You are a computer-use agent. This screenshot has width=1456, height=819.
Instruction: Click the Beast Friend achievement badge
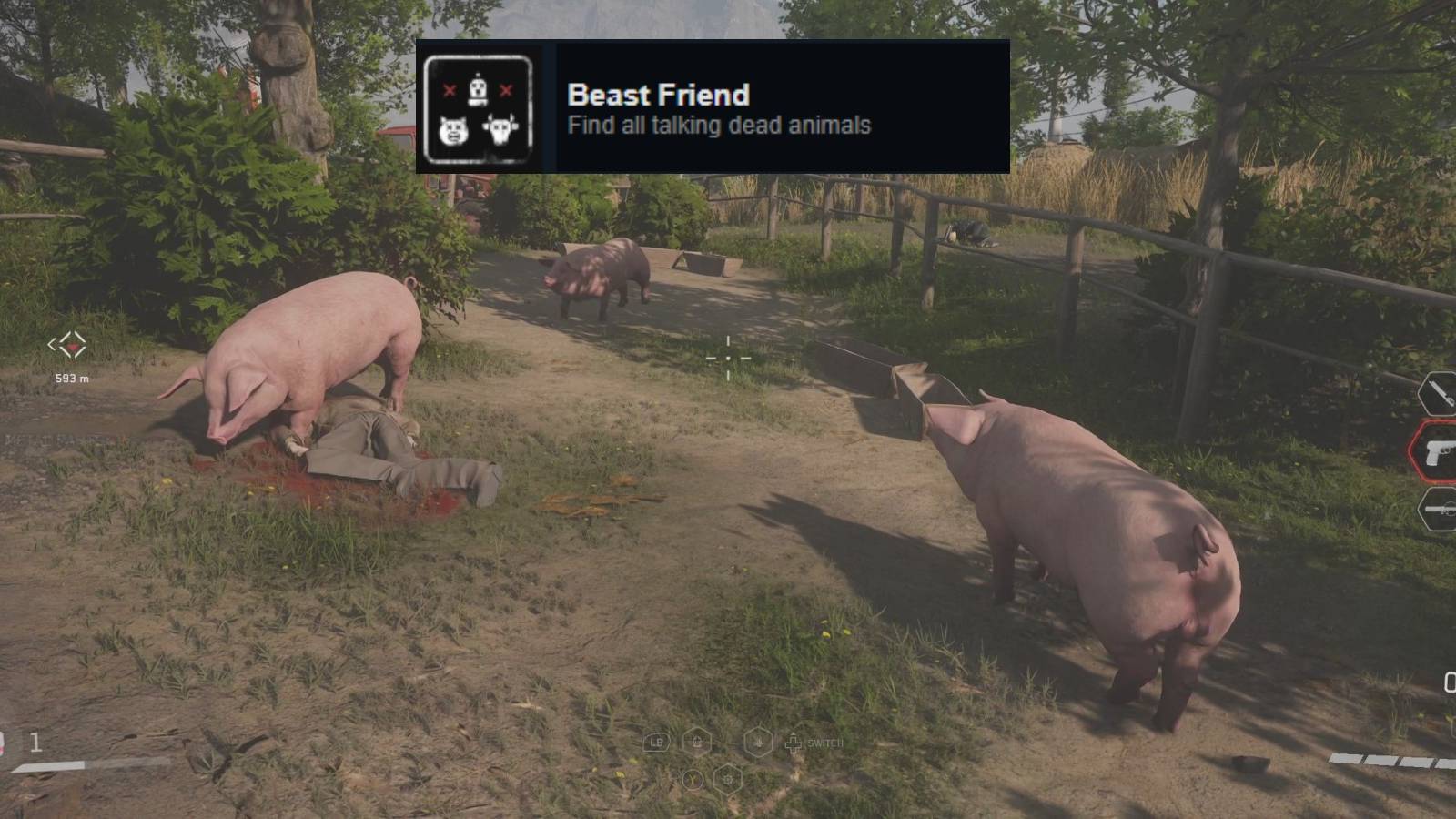tap(477, 107)
